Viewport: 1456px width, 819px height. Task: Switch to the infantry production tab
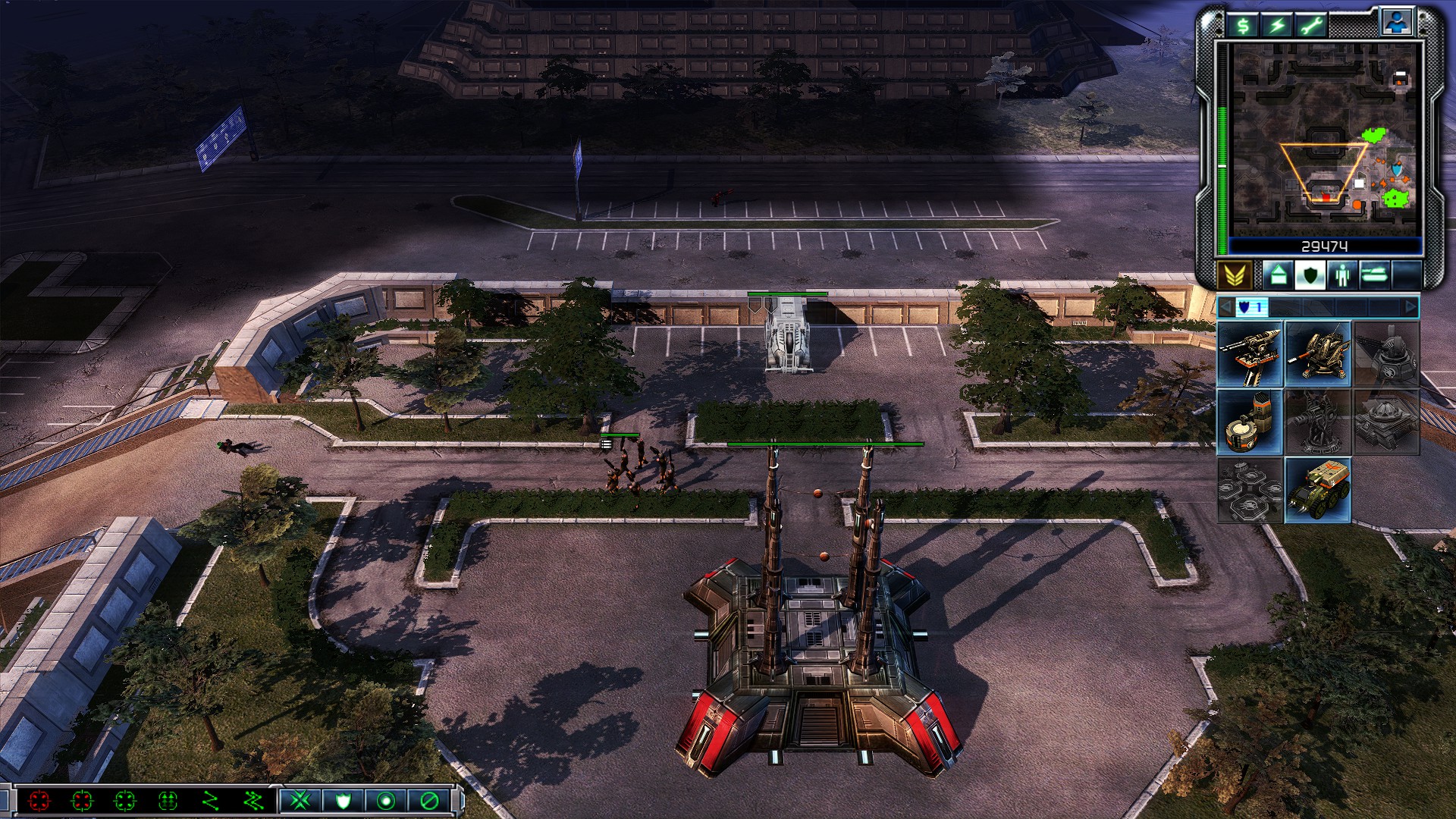tap(1342, 275)
